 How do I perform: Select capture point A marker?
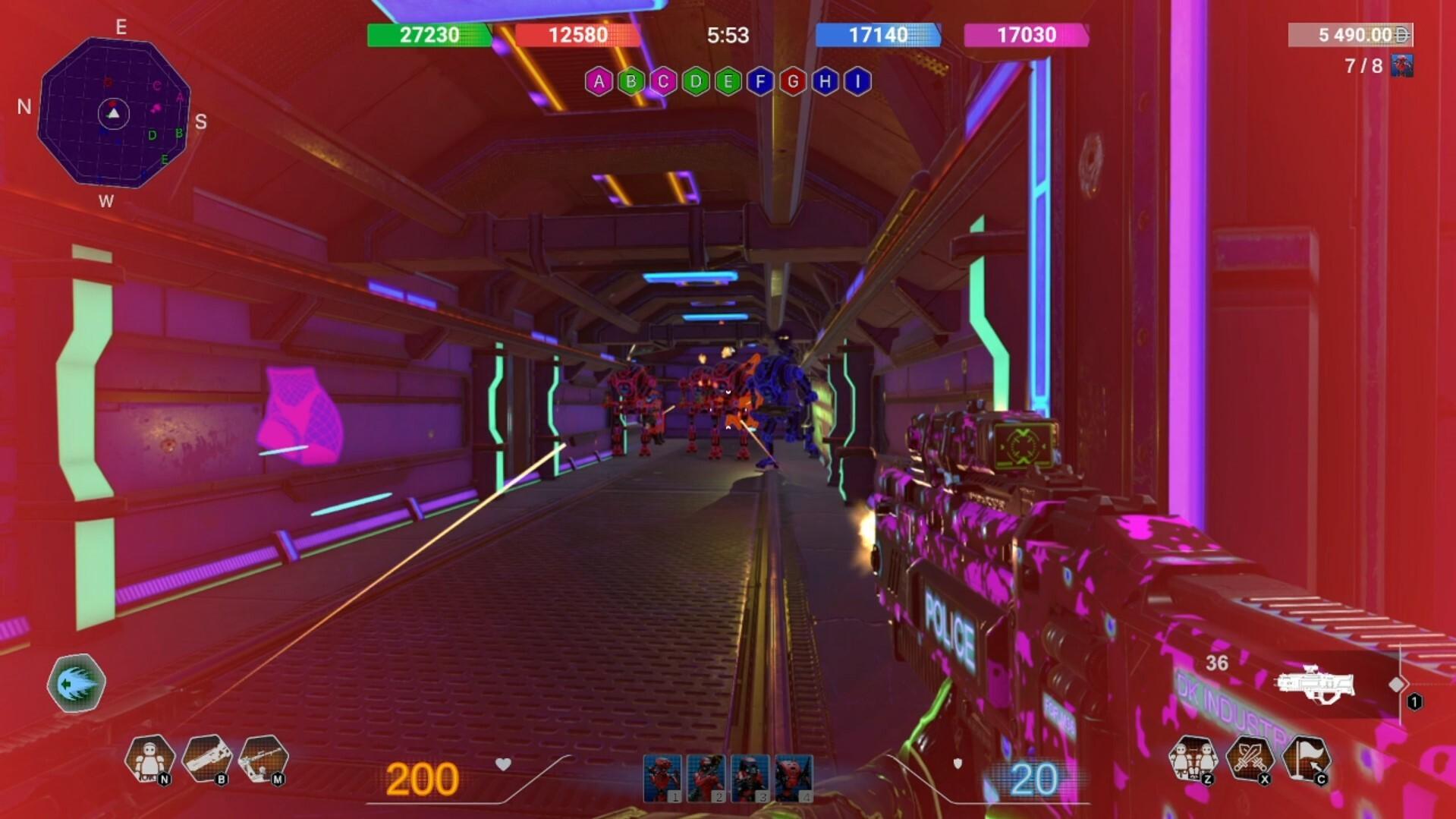click(x=599, y=81)
